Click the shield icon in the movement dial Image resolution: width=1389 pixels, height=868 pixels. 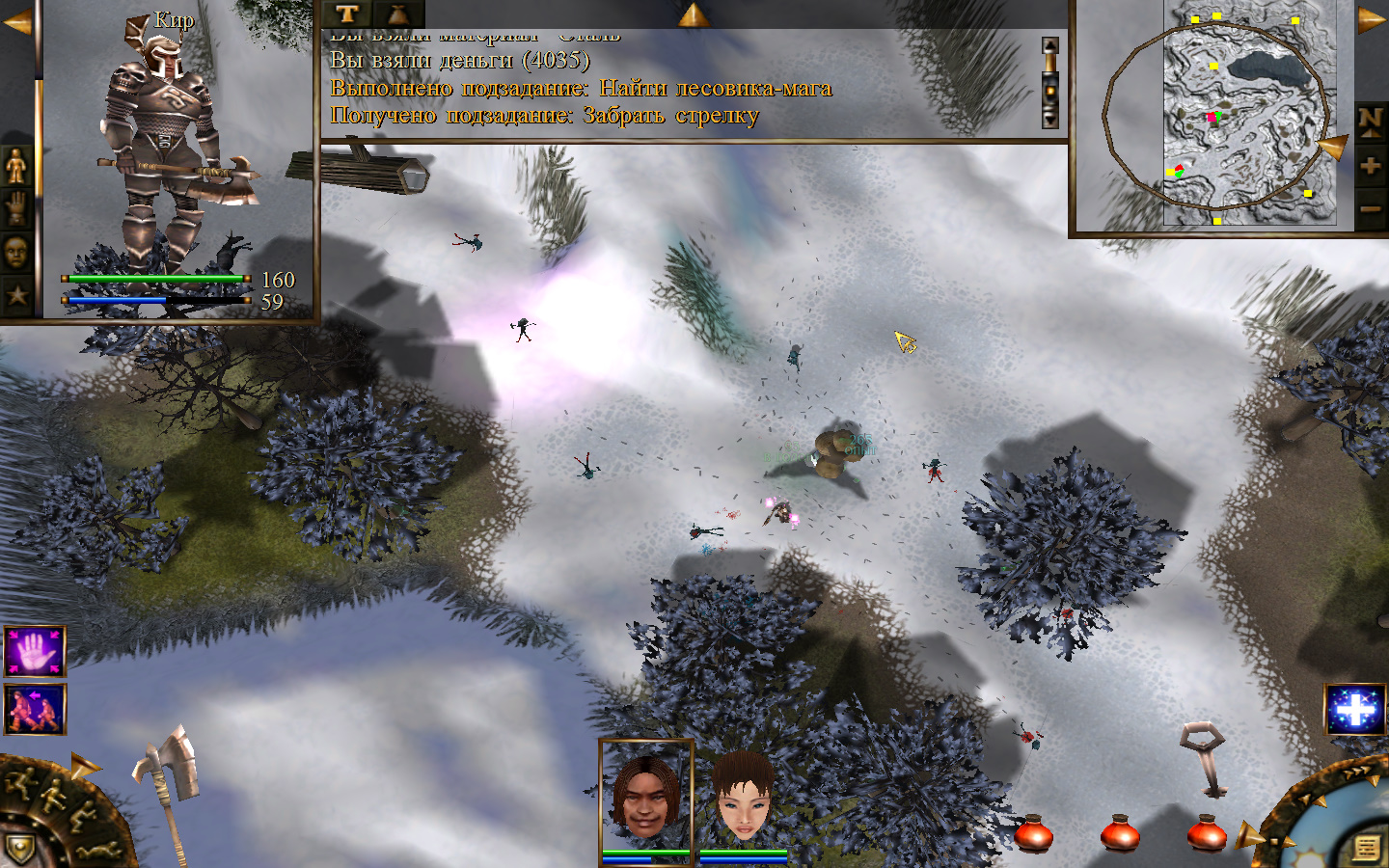(21, 849)
